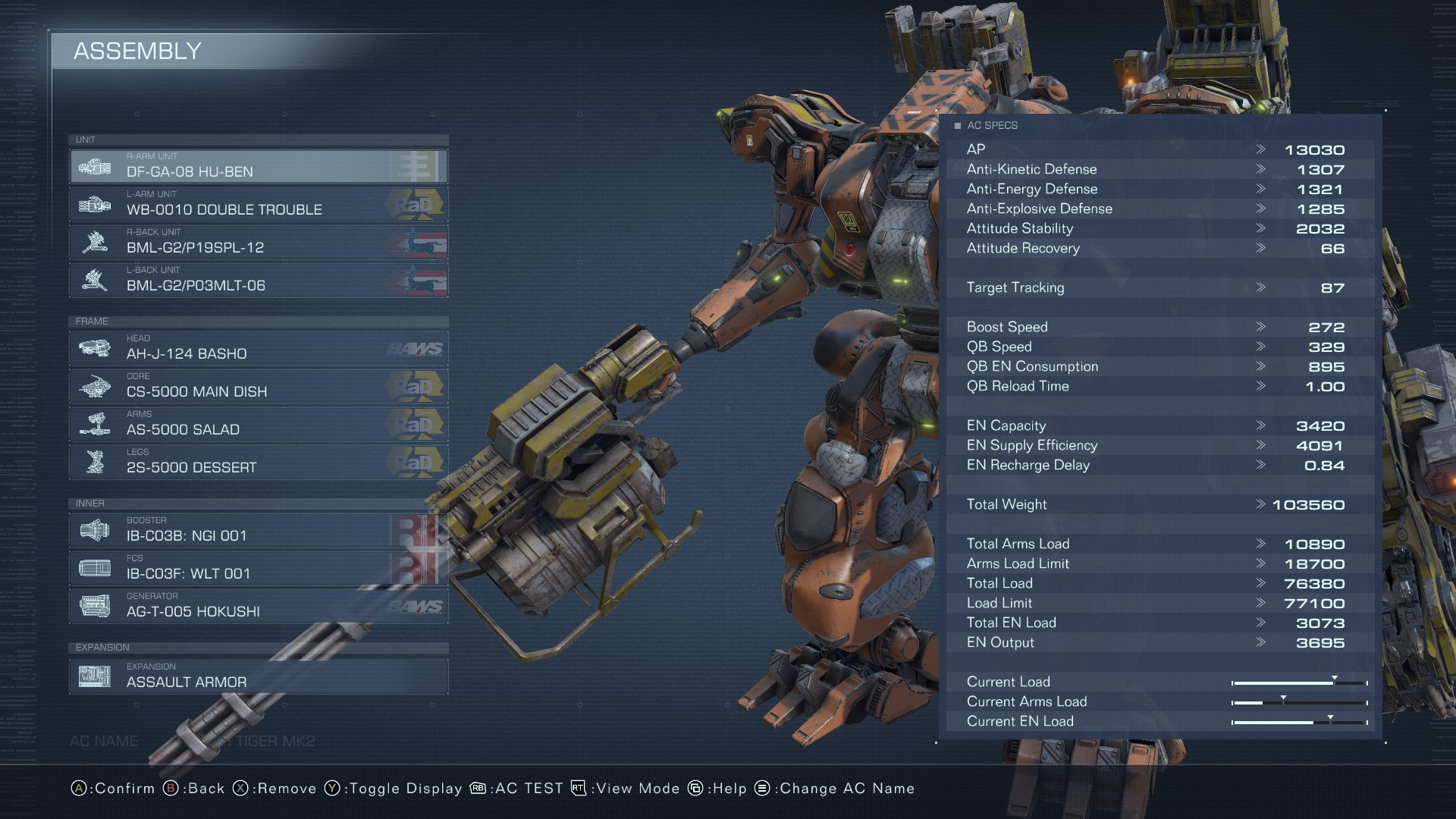Open the AS-5000 SALAD arms slot
Image resolution: width=1456 pixels, height=819 pixels.
click(258, 424)
